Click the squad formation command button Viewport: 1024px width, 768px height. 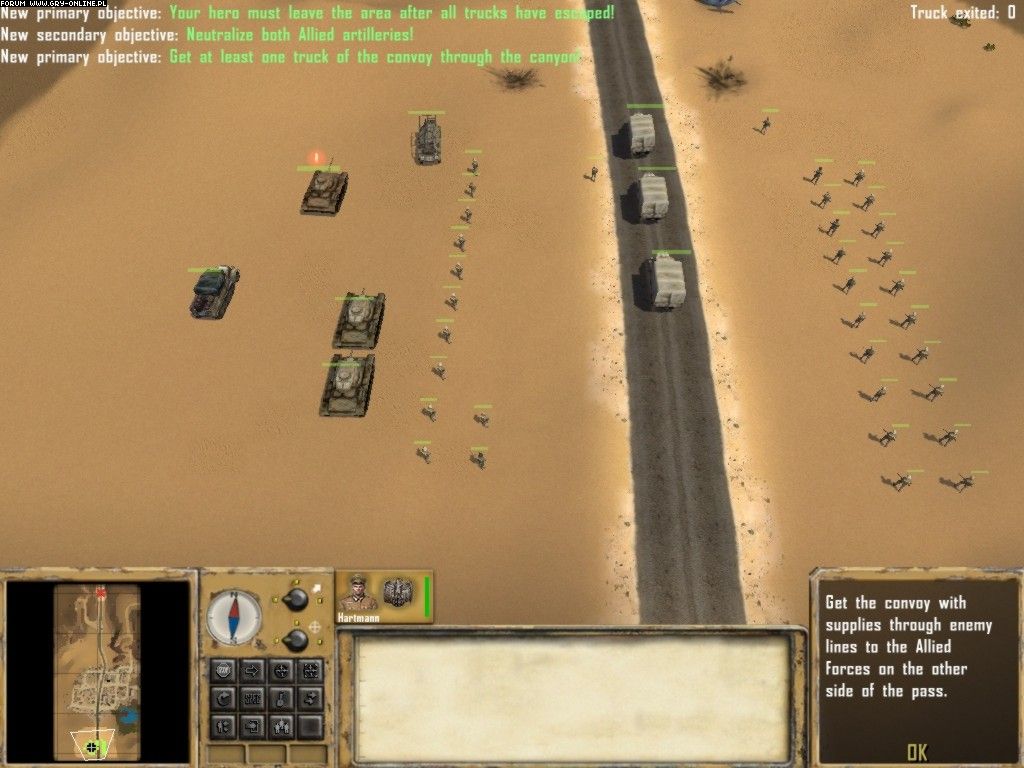282,726
